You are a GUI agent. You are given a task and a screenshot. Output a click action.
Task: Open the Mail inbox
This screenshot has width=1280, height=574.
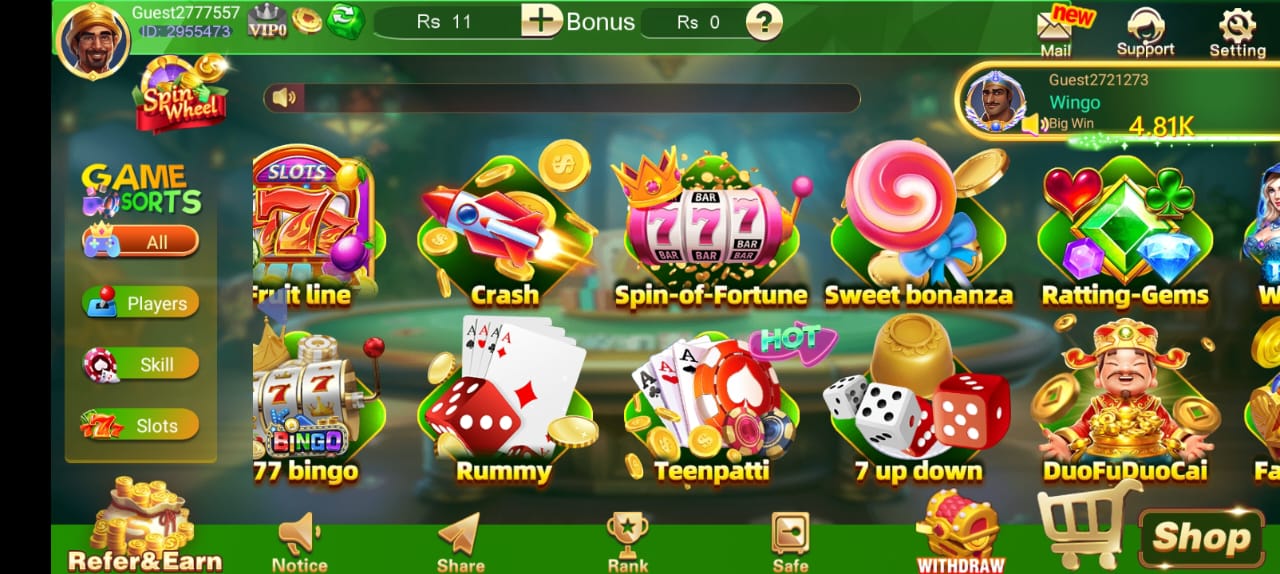(x=1055, y=31)
